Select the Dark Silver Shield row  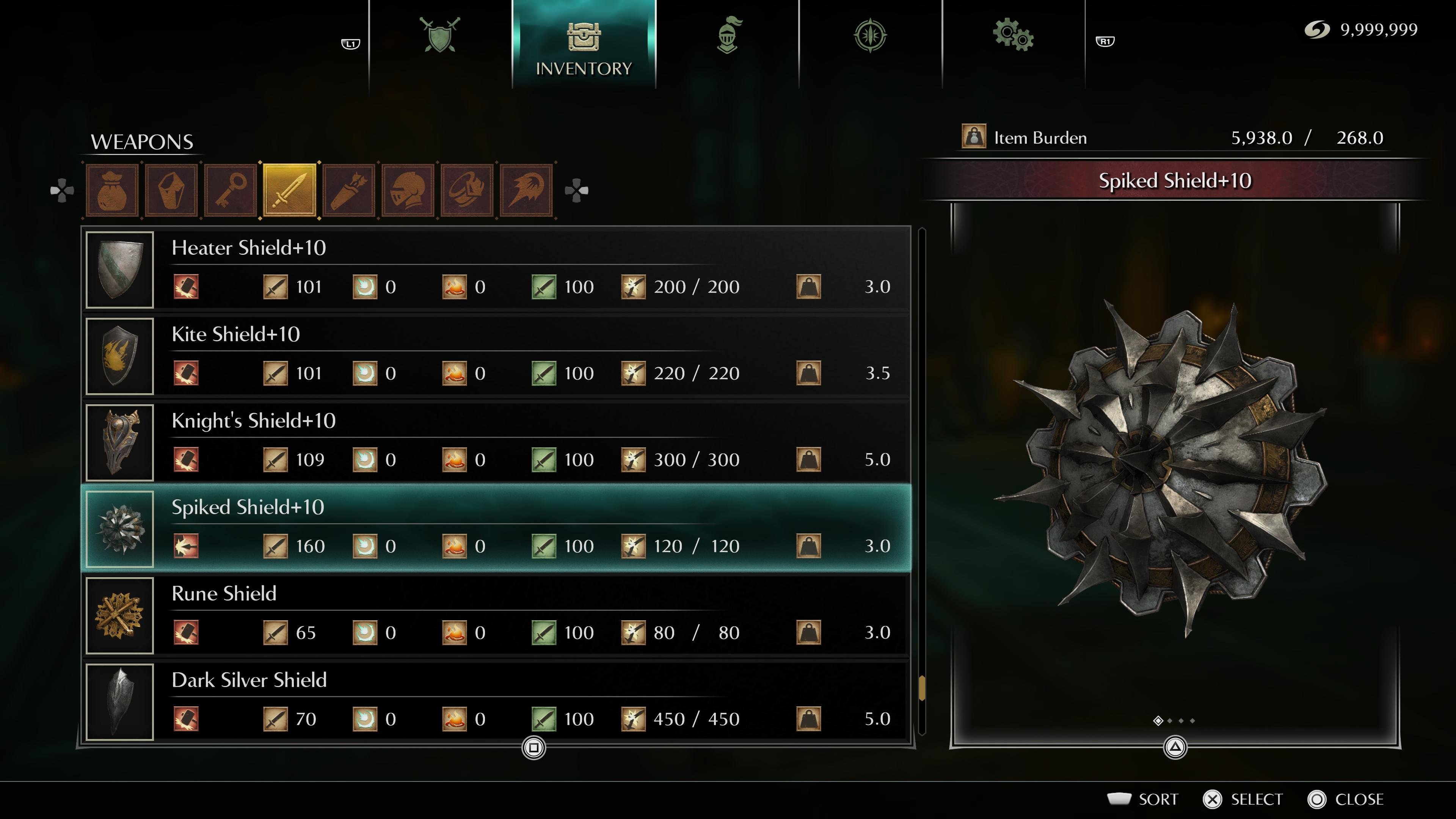(x=497, y=701)
